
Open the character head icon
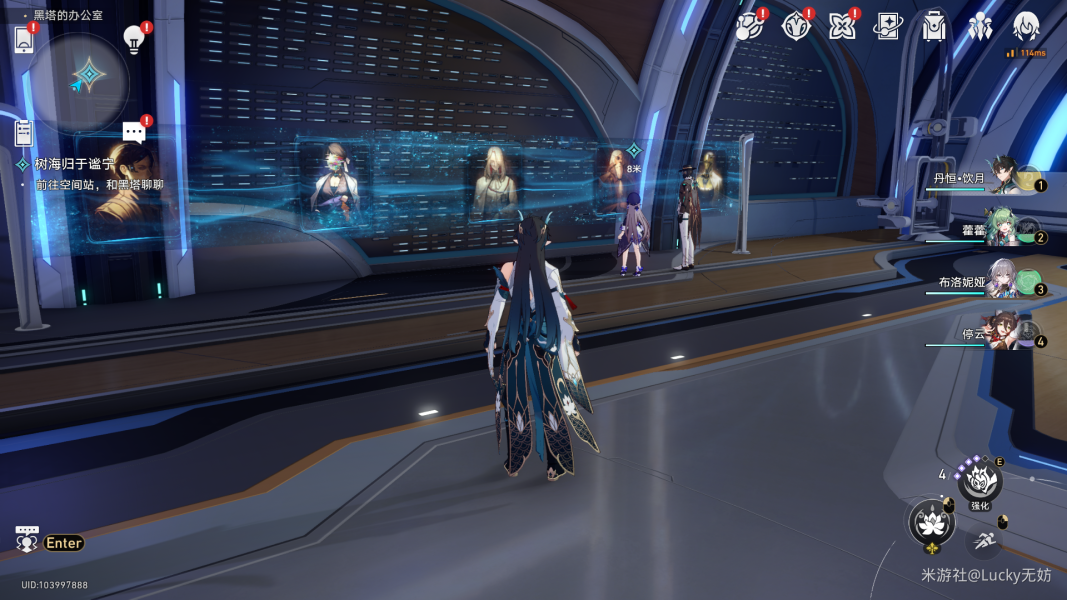[1026, 26]
